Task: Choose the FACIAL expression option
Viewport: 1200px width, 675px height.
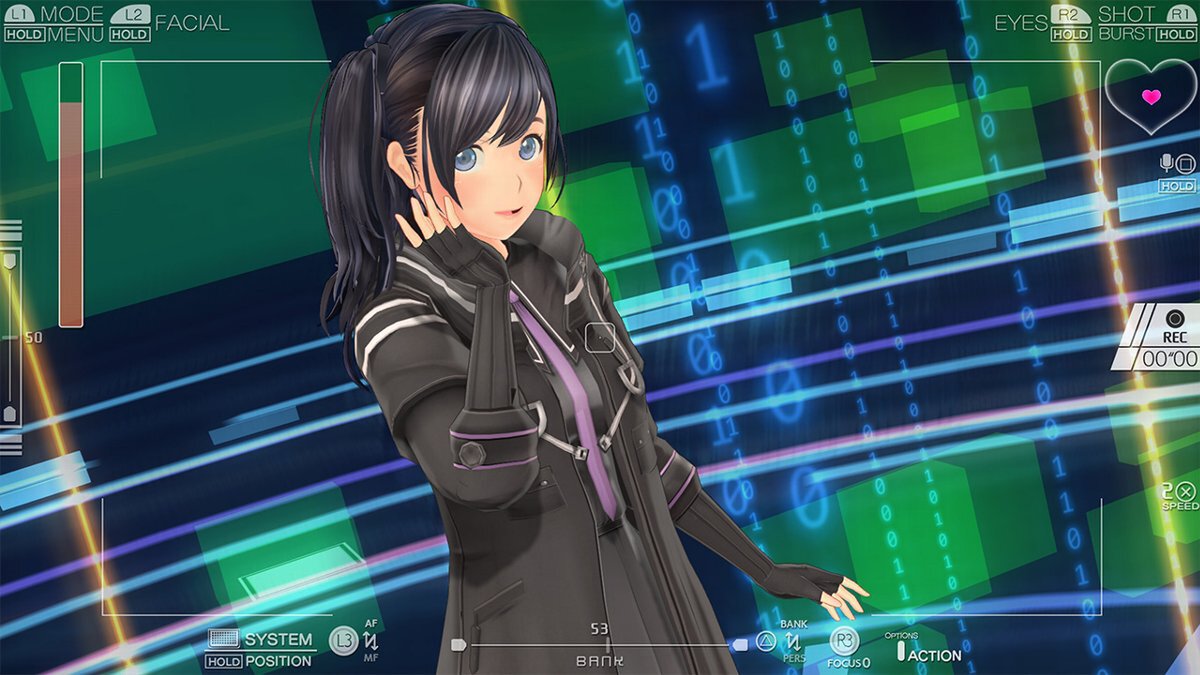Action: click(192, 22)
